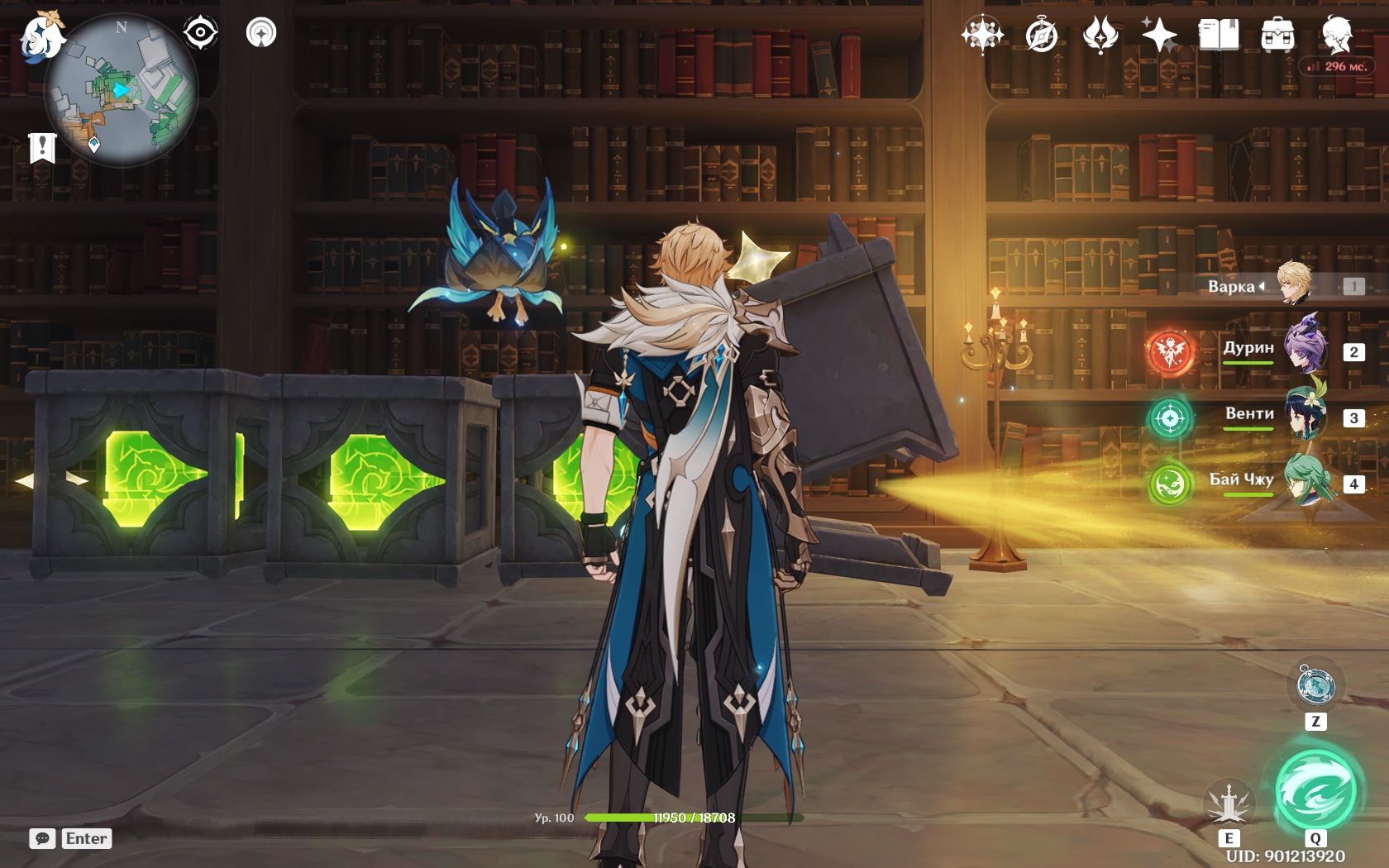Switch to party member Бай Чжу
Viewport: 1389px width, 868px height.
point(1308,482)
